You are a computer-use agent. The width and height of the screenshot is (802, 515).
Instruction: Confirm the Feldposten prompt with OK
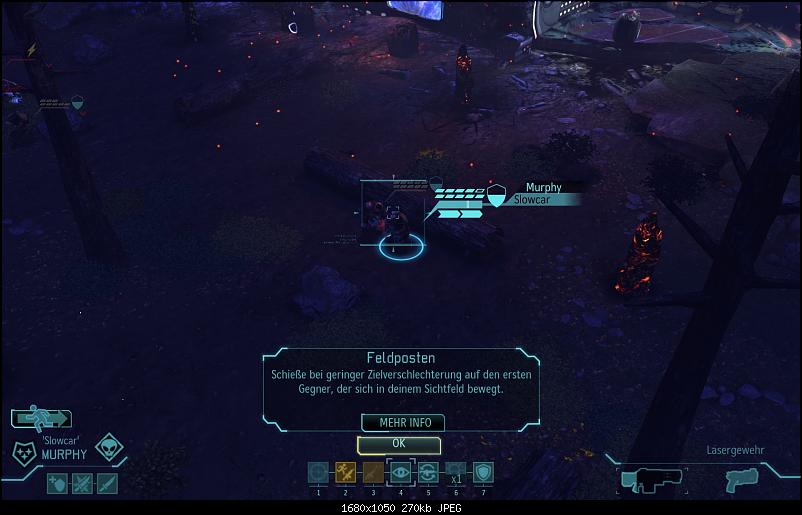tap(398, 443)
